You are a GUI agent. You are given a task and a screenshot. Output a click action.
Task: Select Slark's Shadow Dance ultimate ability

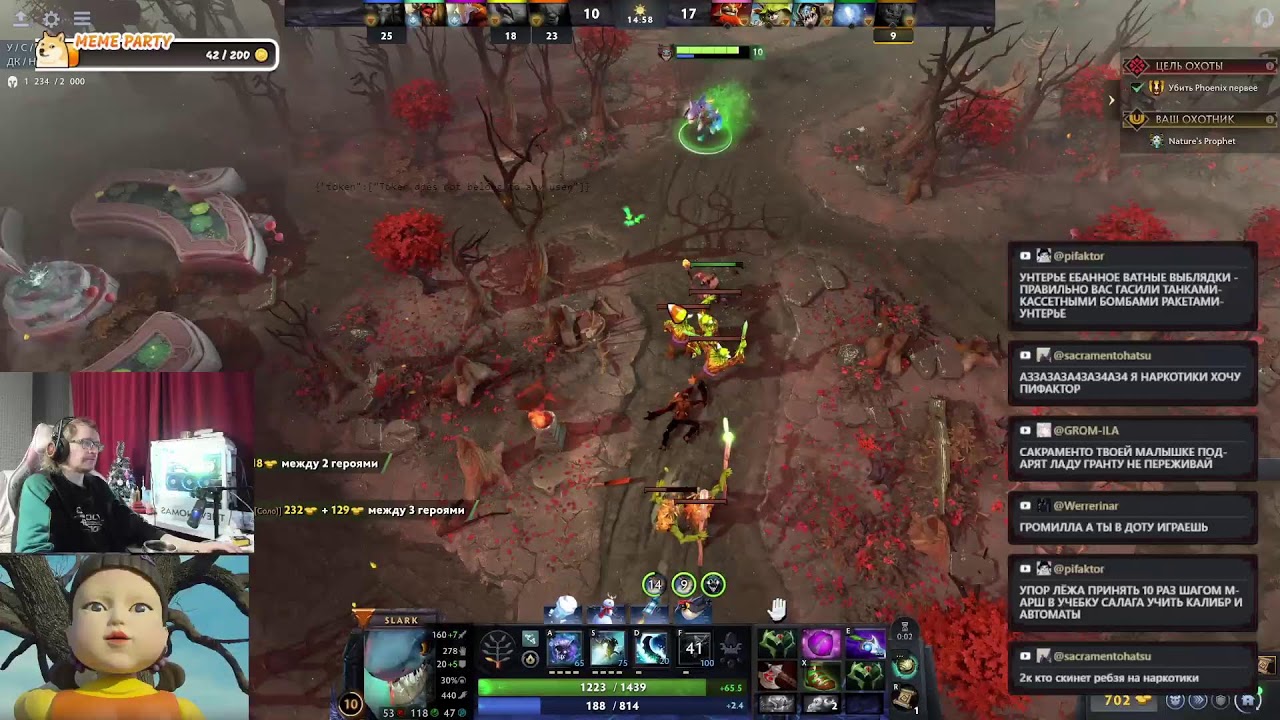(694, 648)
